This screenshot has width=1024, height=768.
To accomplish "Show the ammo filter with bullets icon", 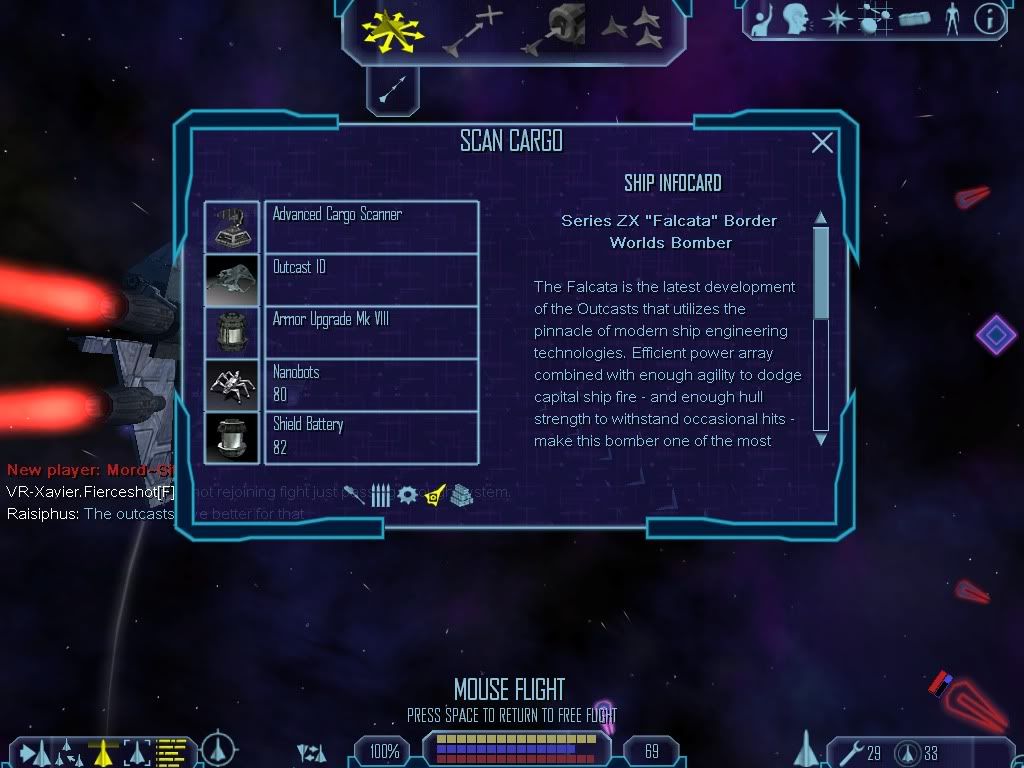I will (381, 495).
